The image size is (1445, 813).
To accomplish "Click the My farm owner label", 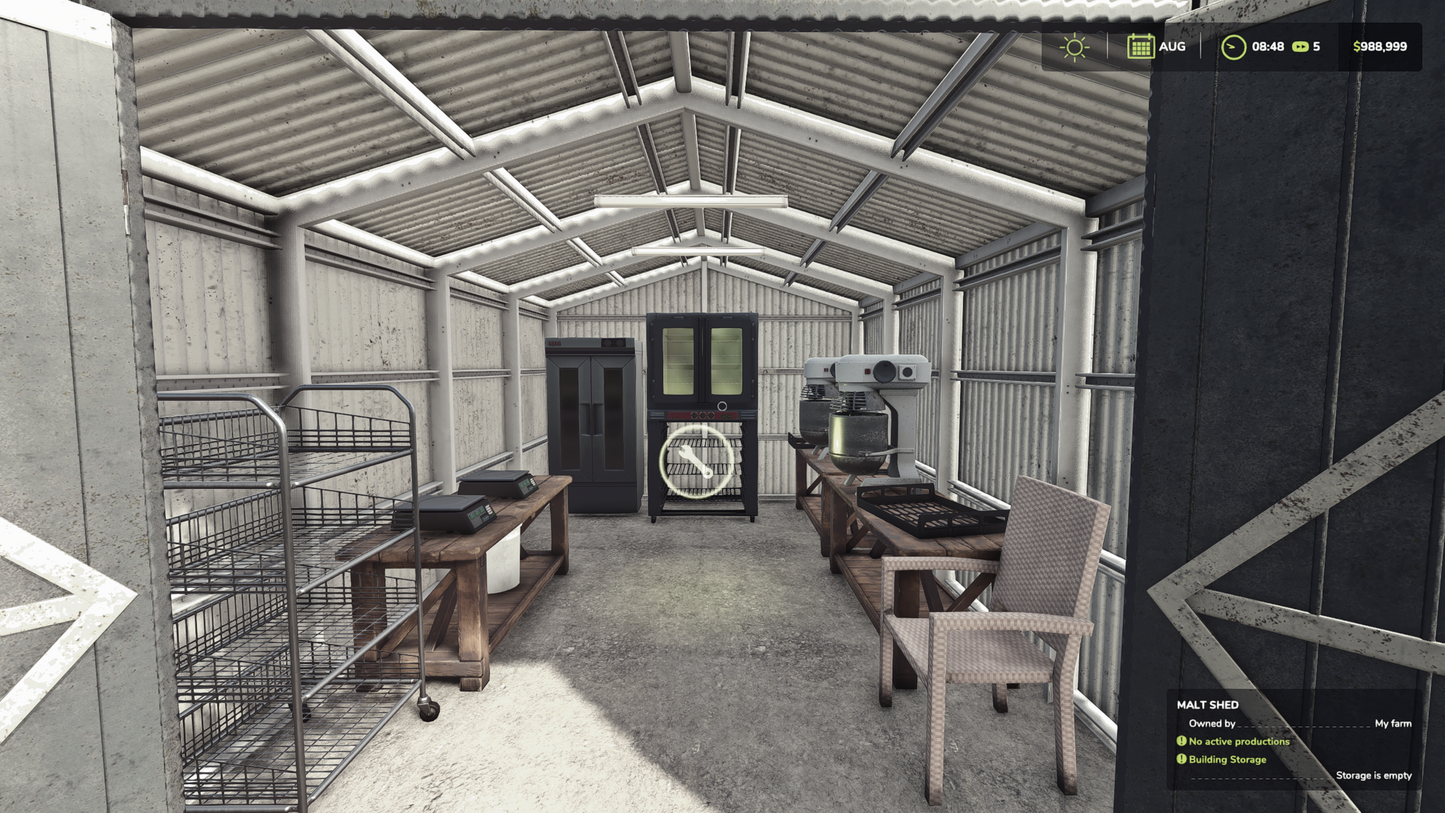I will (1392, 722).
